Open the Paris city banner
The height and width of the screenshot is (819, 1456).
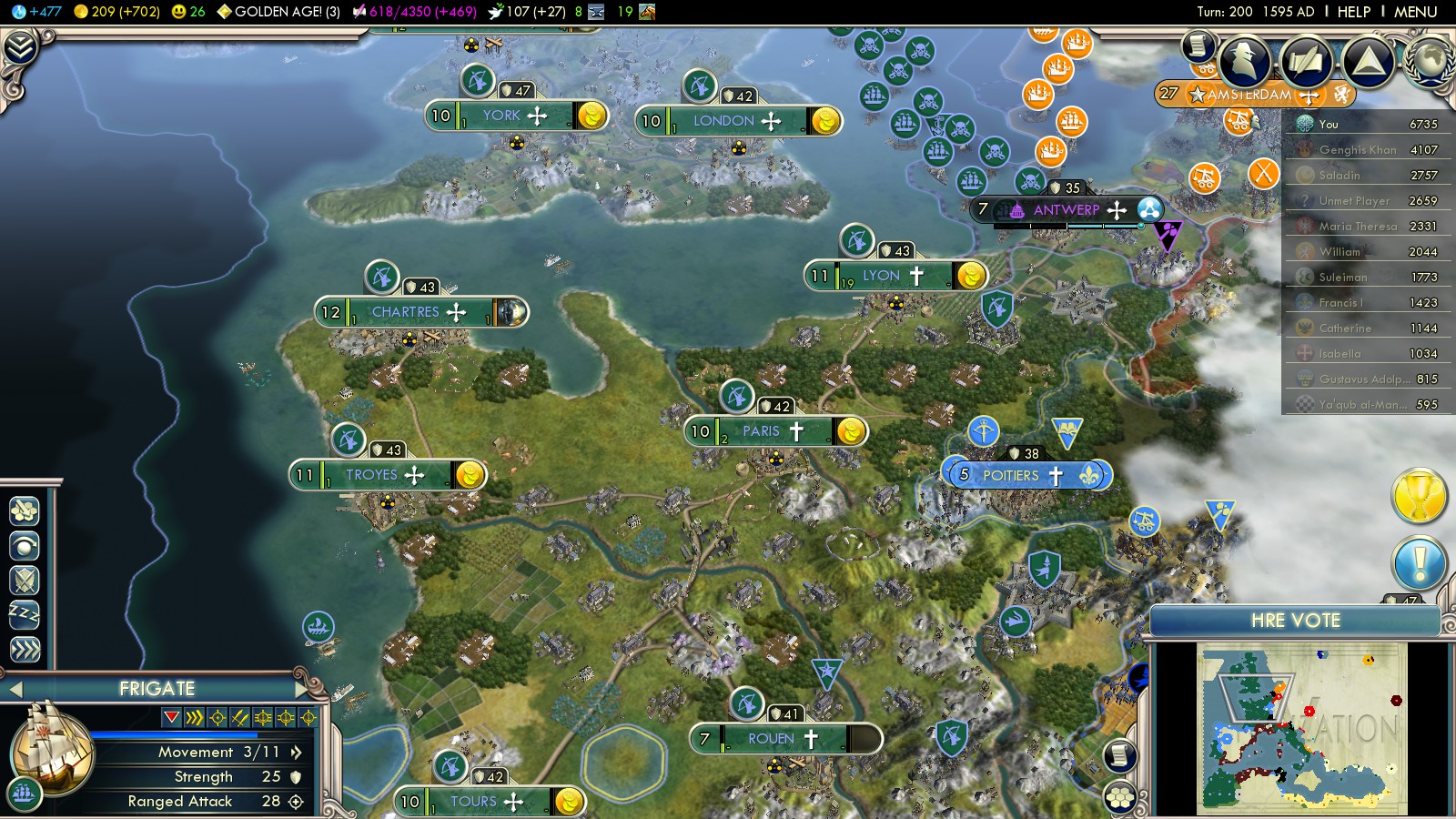762,431
